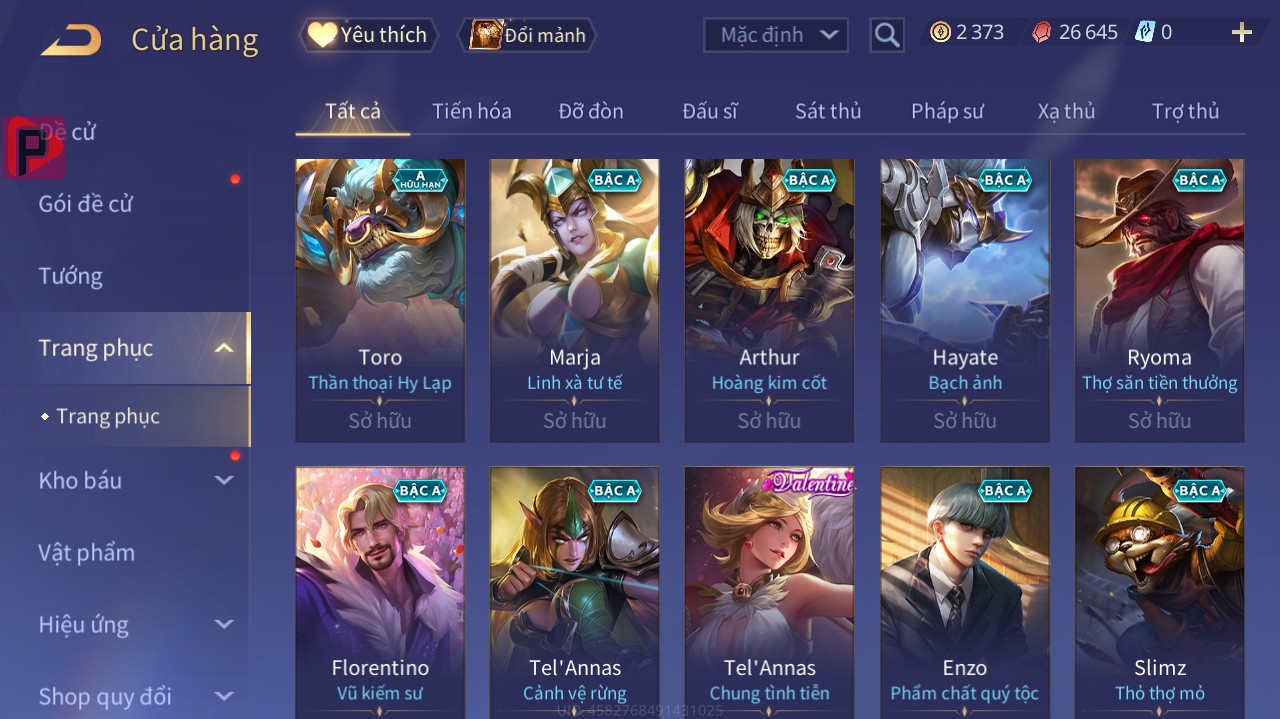The height and width of the screenshot is (719, 1280).
Task: Select the Toro Thần thoại Hy Lạp skin
Action: click(x=380, y=300)
